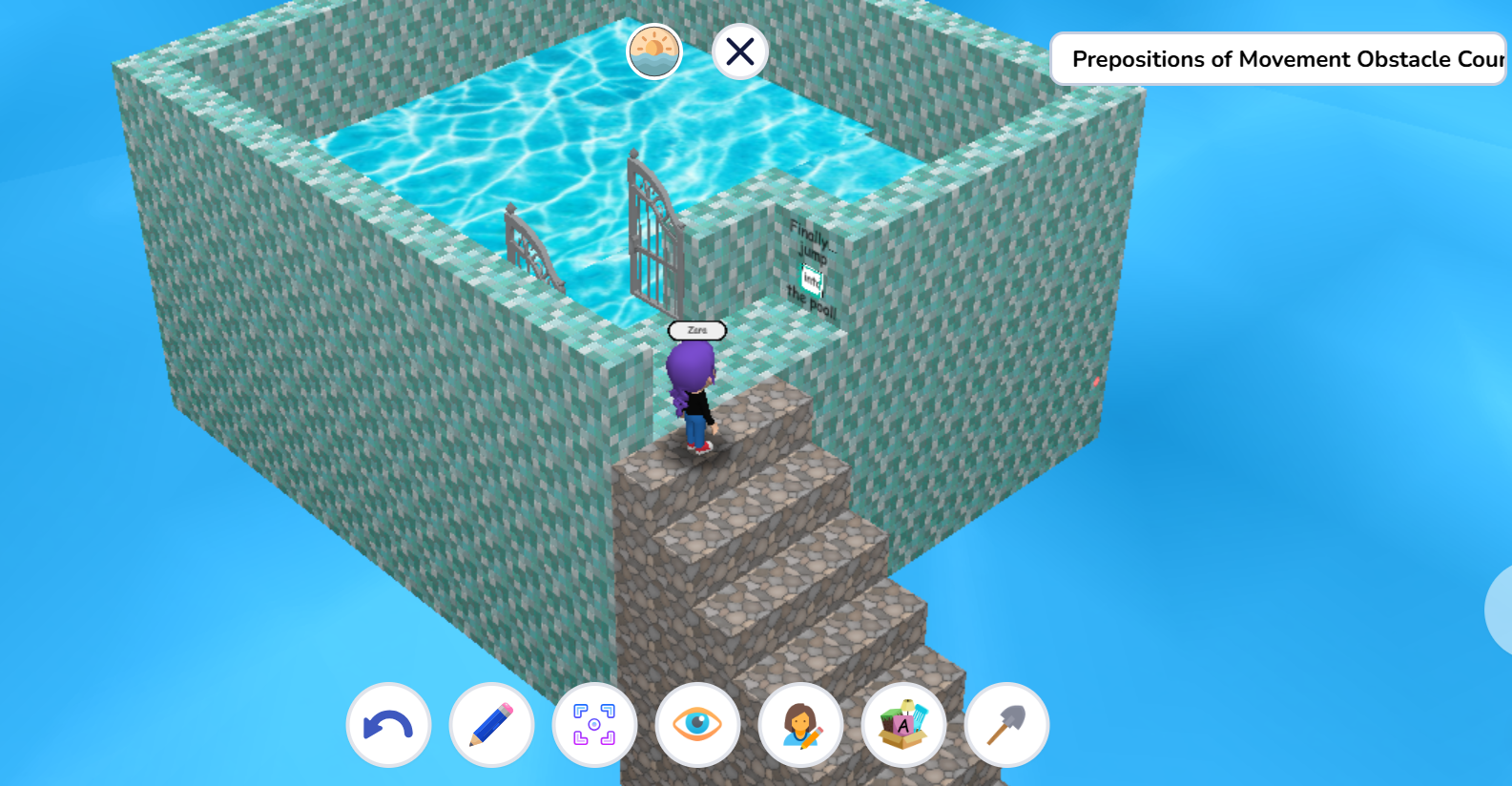Click the sun environment icon

coord(653,52)
